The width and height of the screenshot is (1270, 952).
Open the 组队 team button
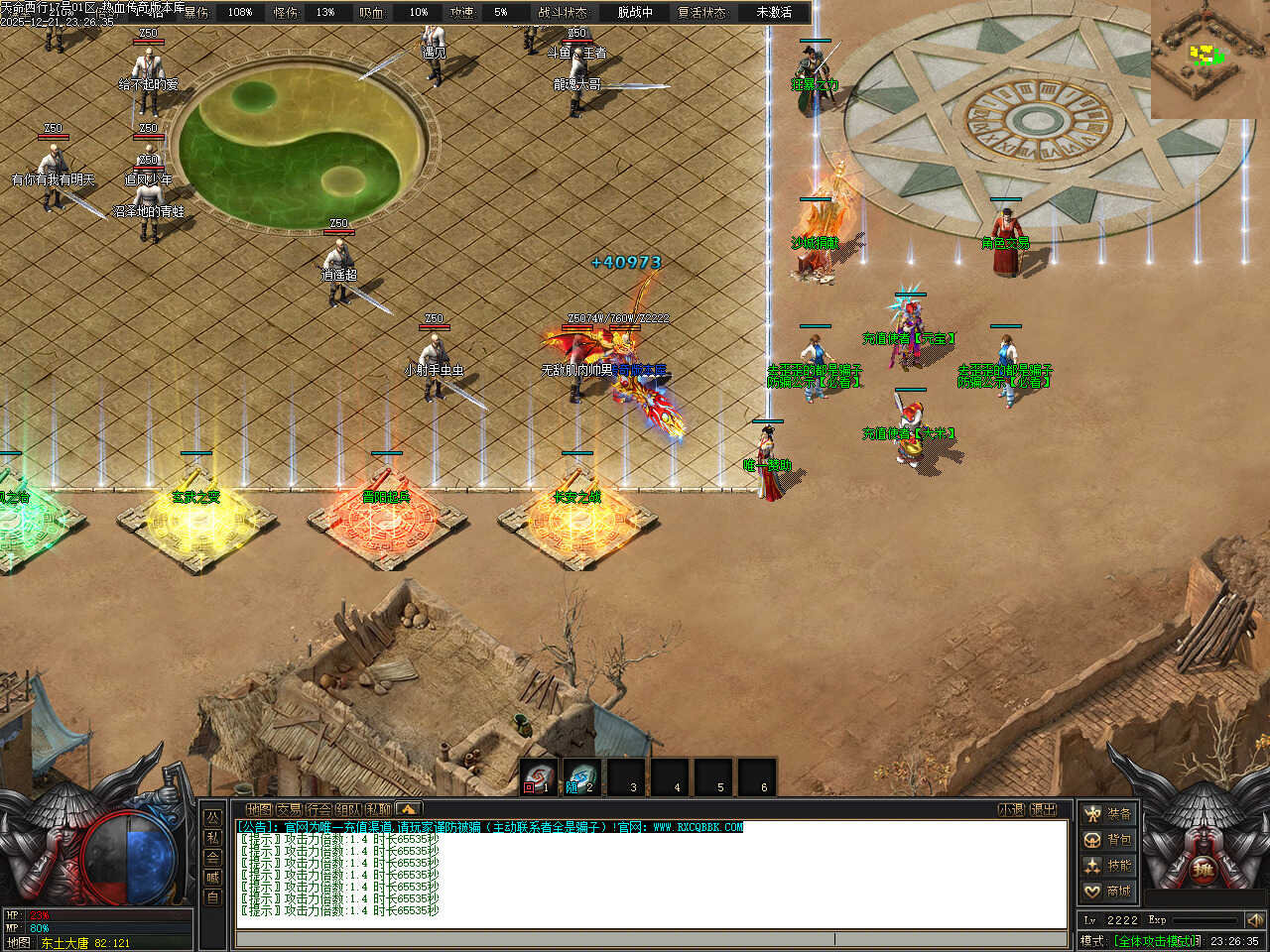[348, 809]
